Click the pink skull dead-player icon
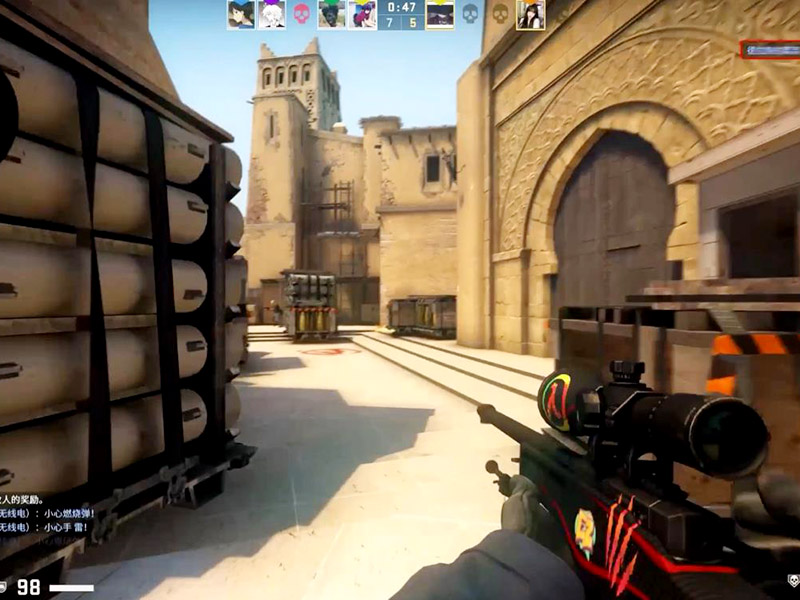Viewport: 800px width, 600px height. tap(301, 14)
